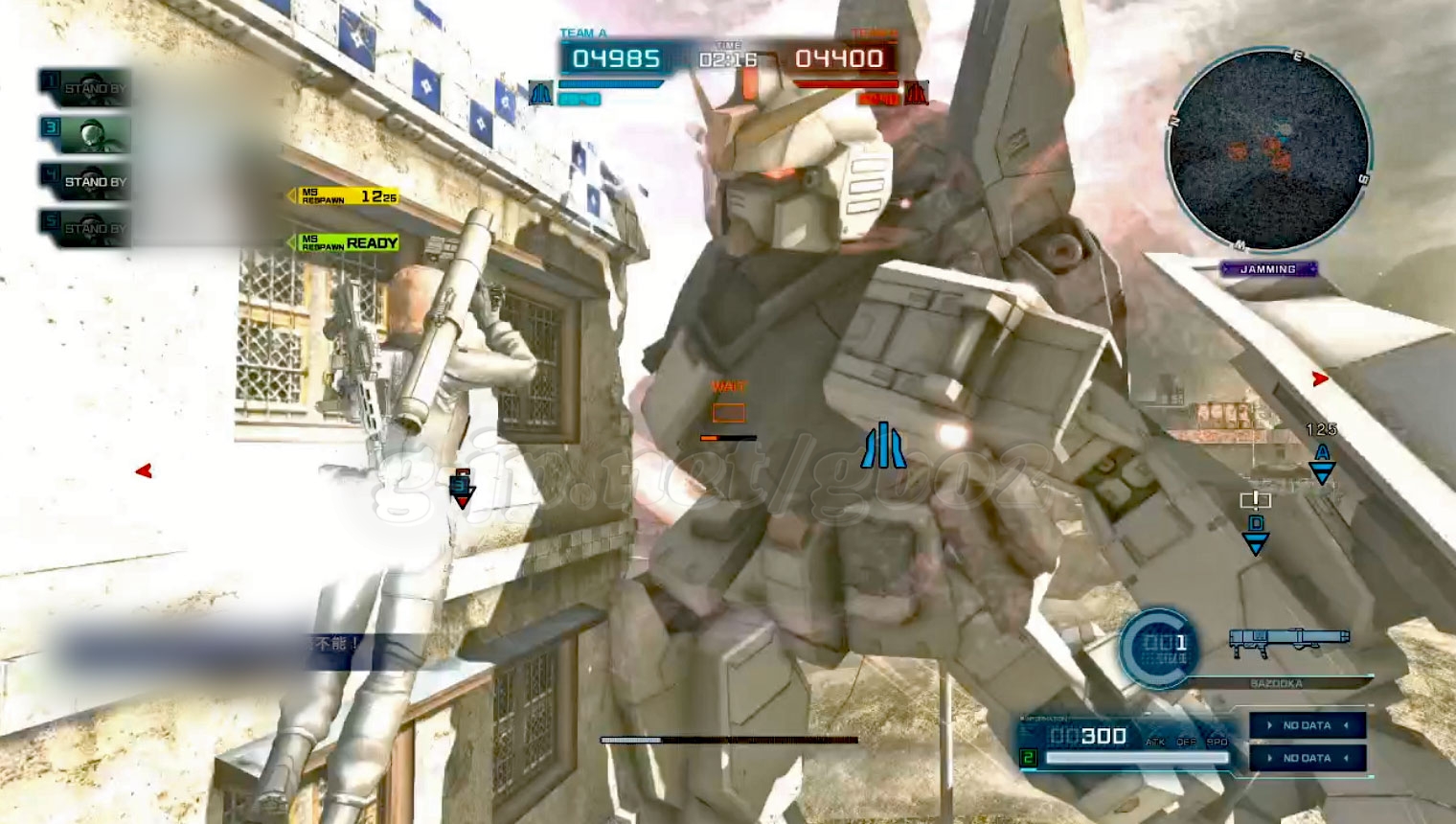Select the base A waypoint marker

click(x=1322, y=463)
